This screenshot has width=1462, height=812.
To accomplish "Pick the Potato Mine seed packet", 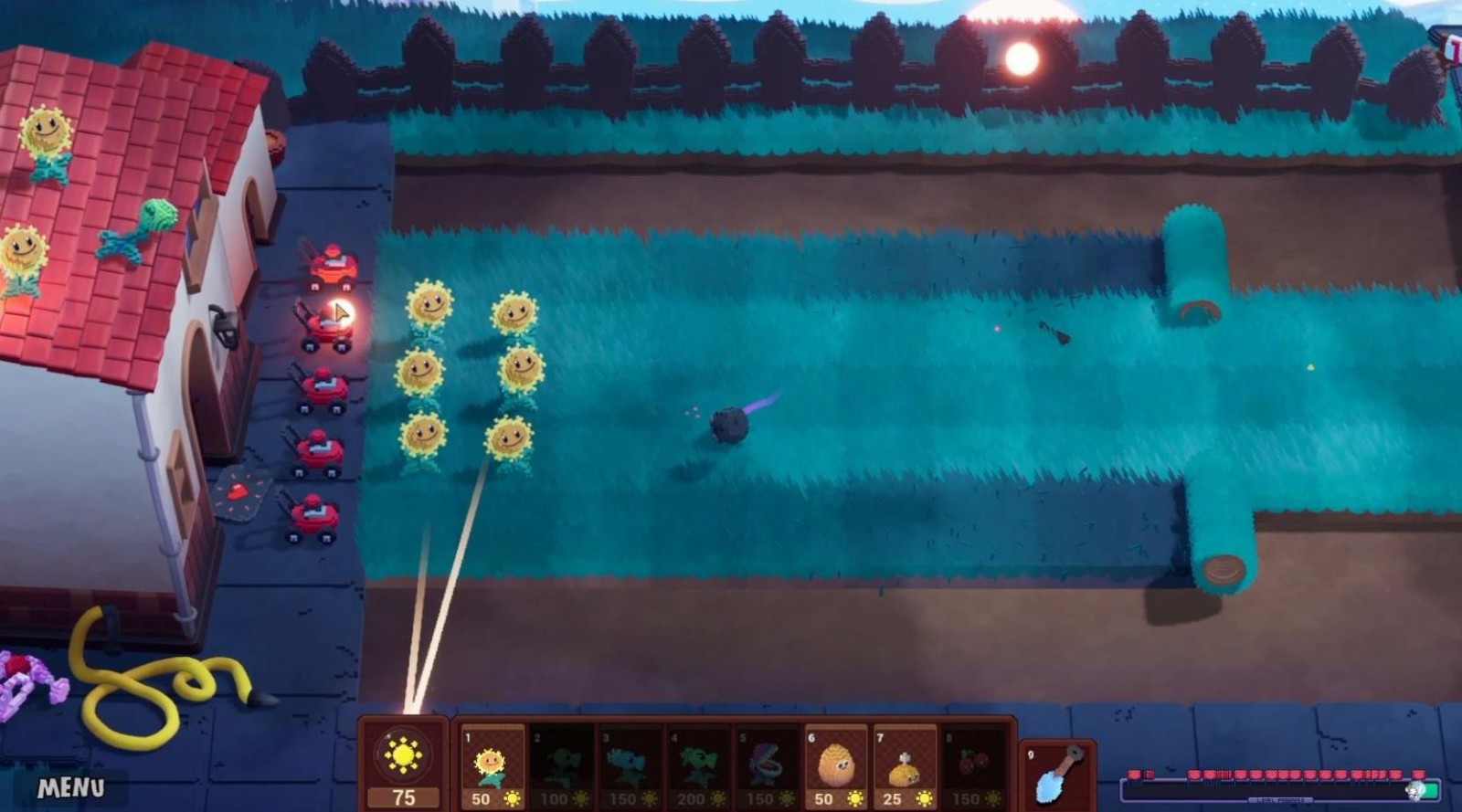I will click(x=904, y=767).
